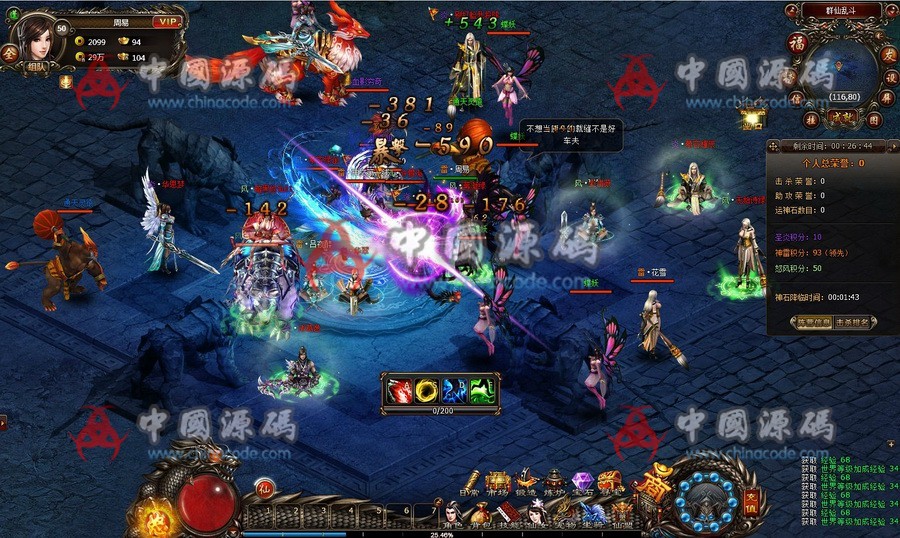Show the 击杀排名 kill ranking

click(x=852, y=322)
